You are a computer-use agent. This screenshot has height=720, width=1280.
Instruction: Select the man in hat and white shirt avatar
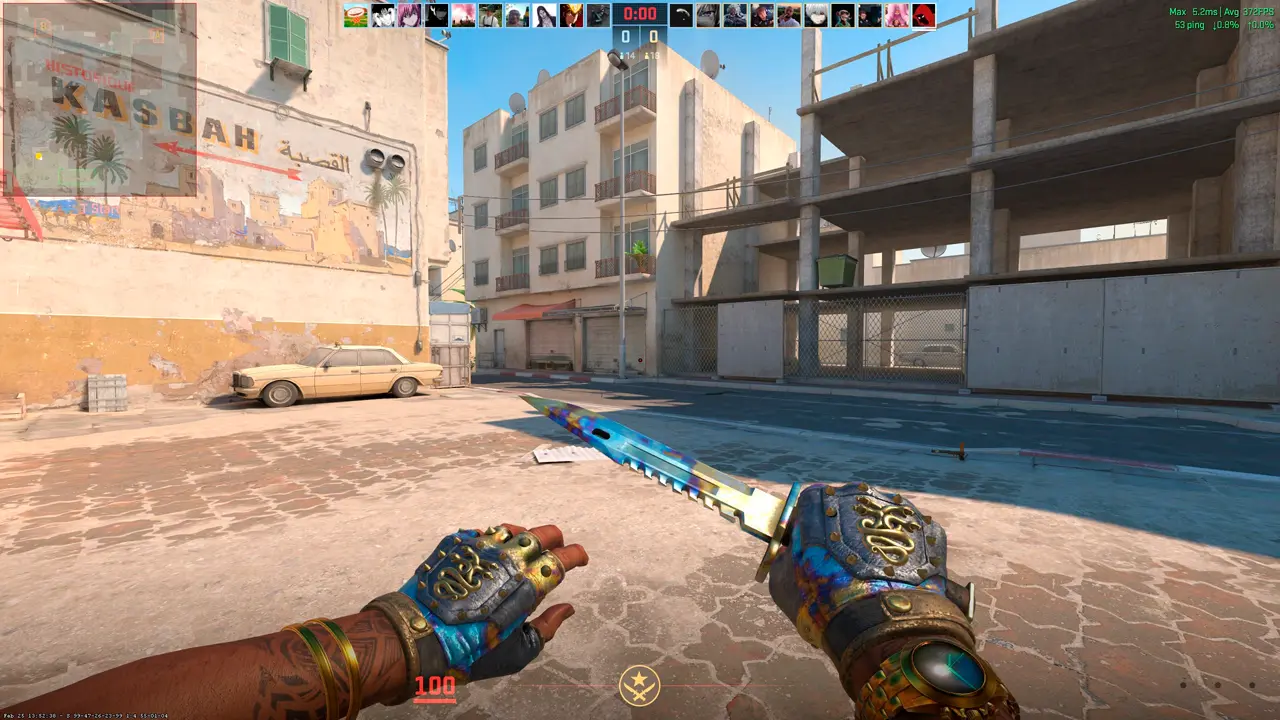[x=490, y=15]
